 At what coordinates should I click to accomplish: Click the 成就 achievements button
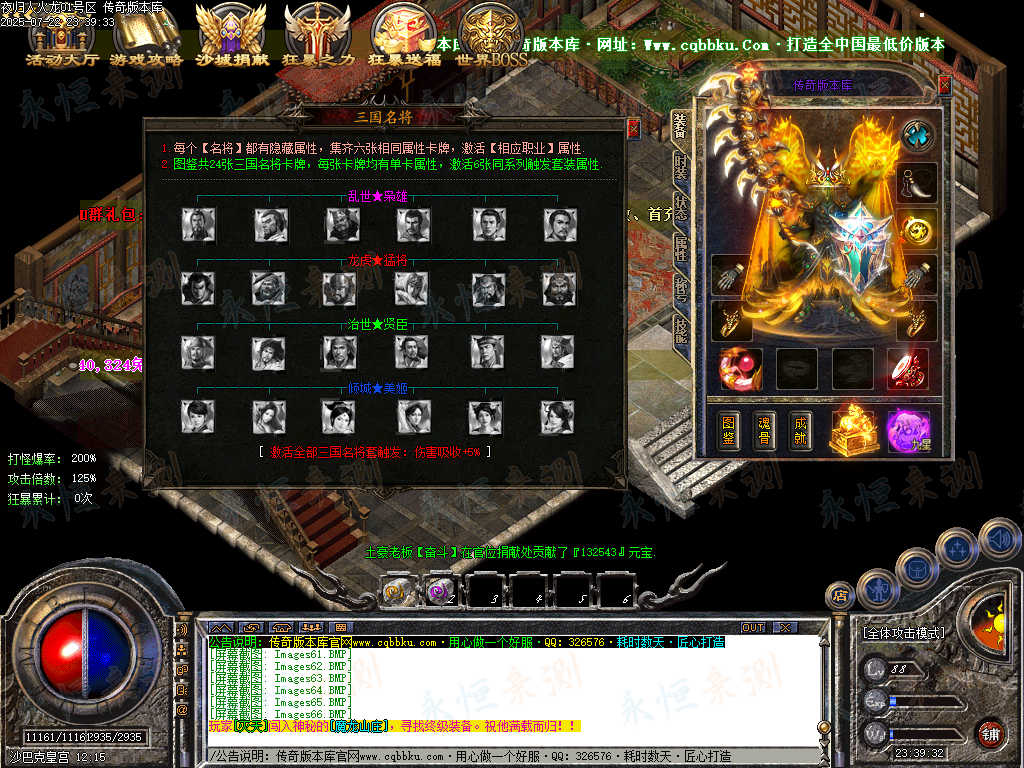[799, 429]
